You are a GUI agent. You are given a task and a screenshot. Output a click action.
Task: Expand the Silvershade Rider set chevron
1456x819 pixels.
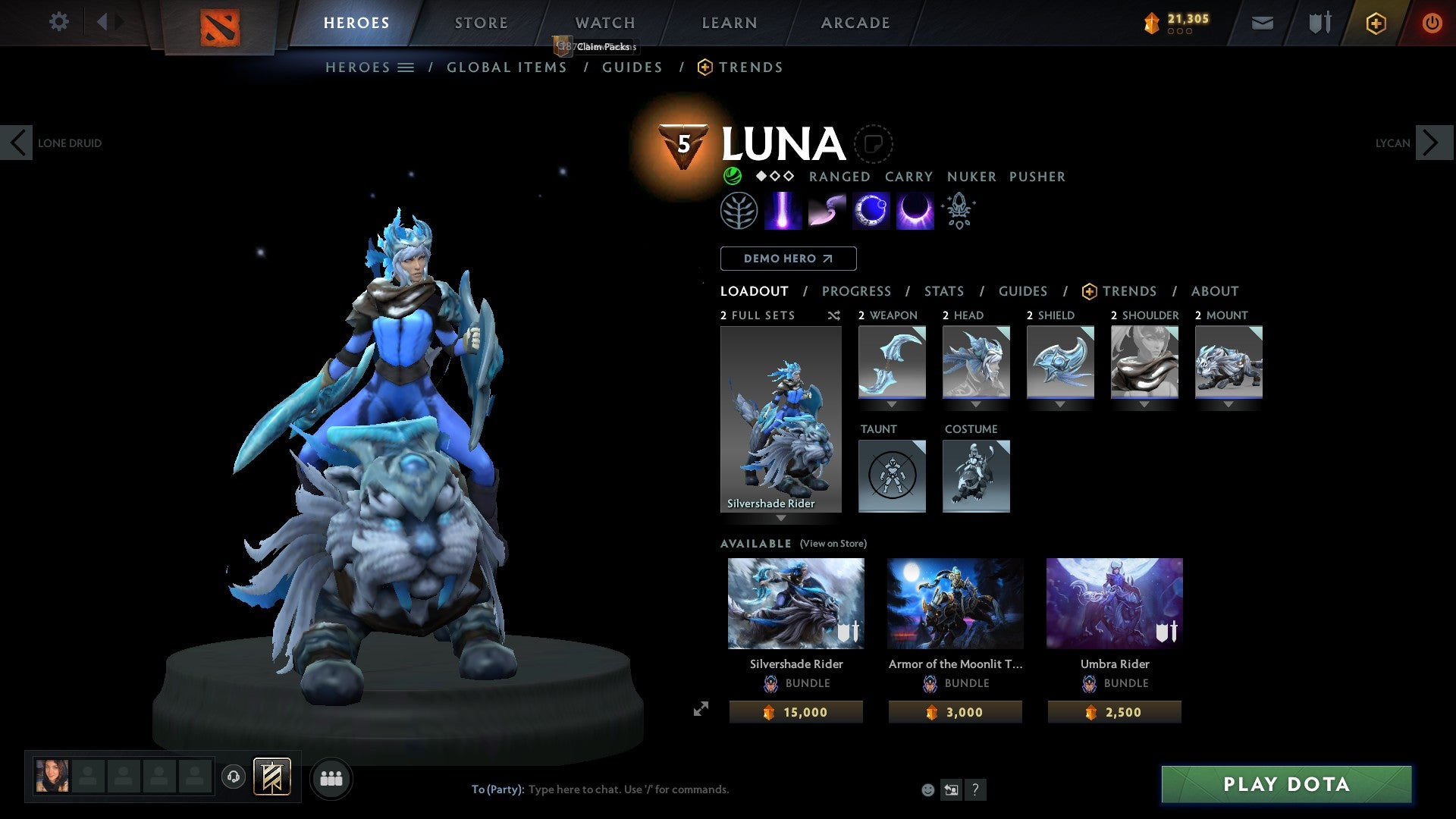pyautogui.click(x=780, y=518)
